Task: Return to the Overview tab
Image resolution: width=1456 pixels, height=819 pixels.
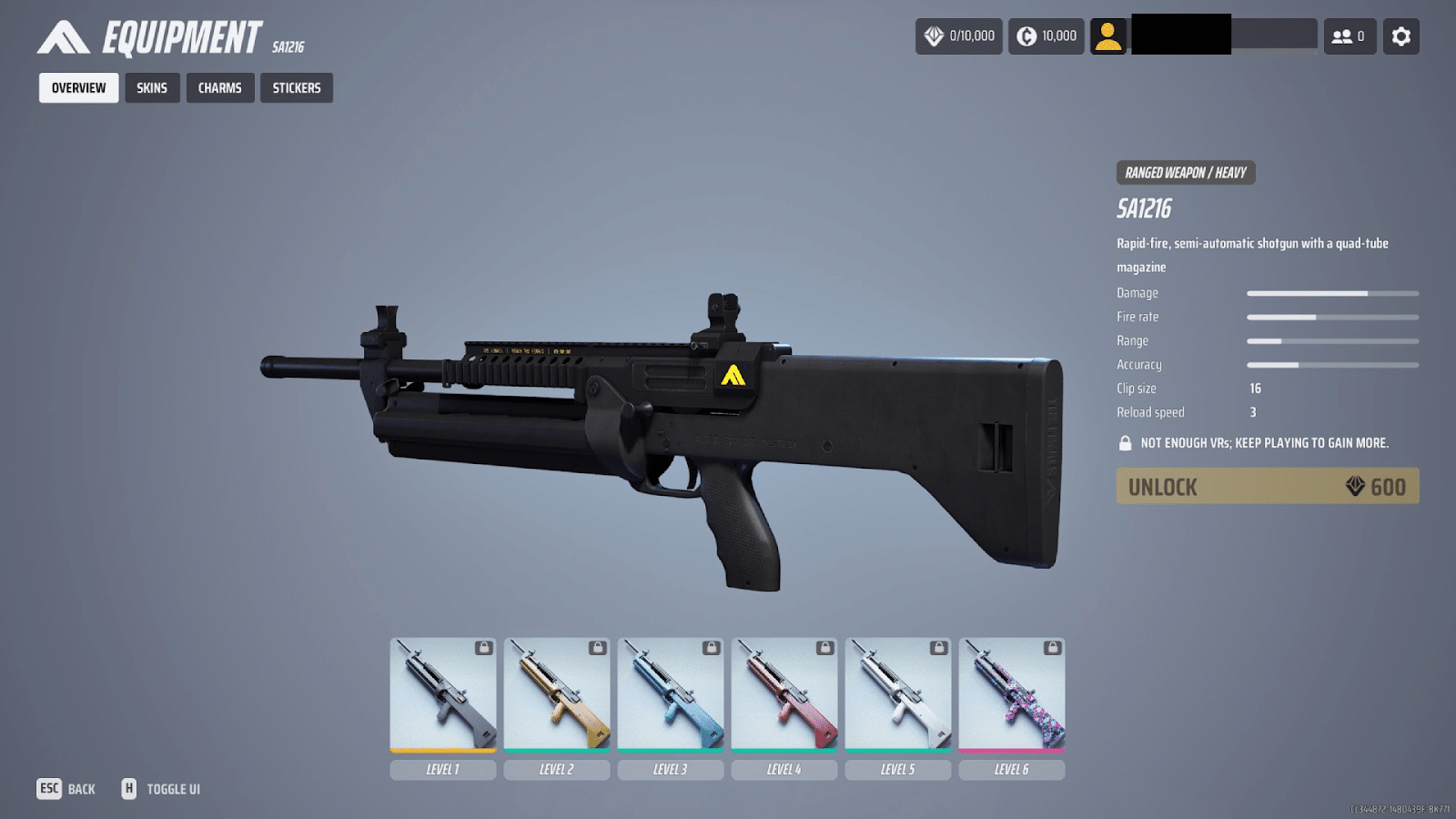Action: tap(77, 87)
